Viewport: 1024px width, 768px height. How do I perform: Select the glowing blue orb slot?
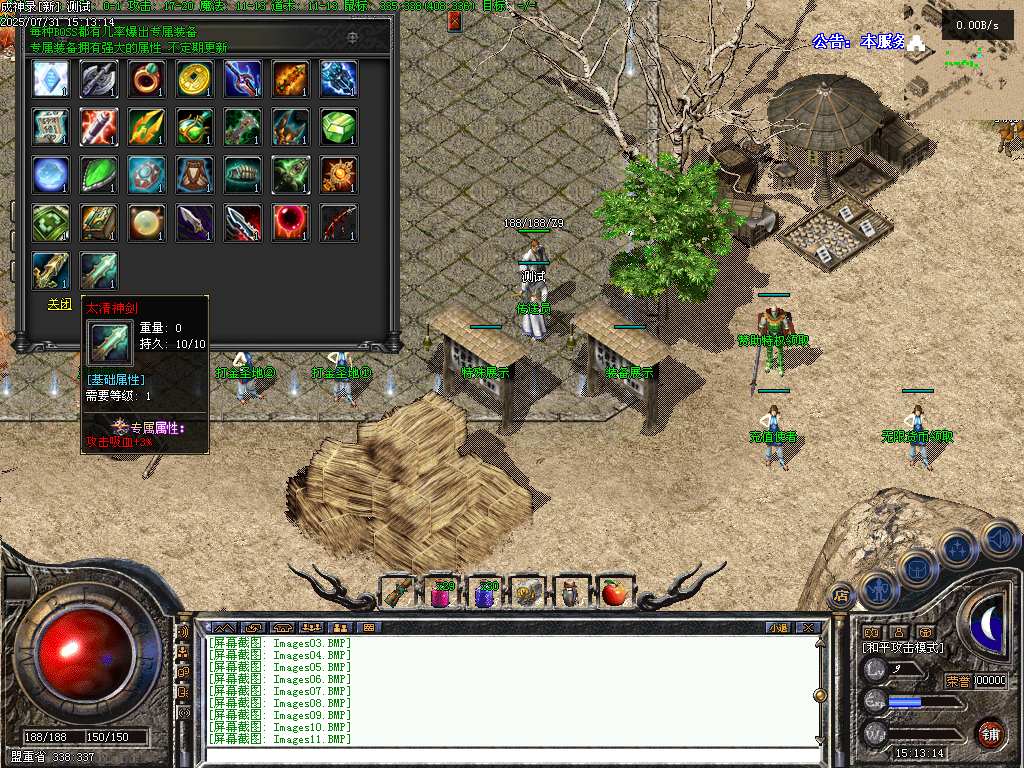51,175
